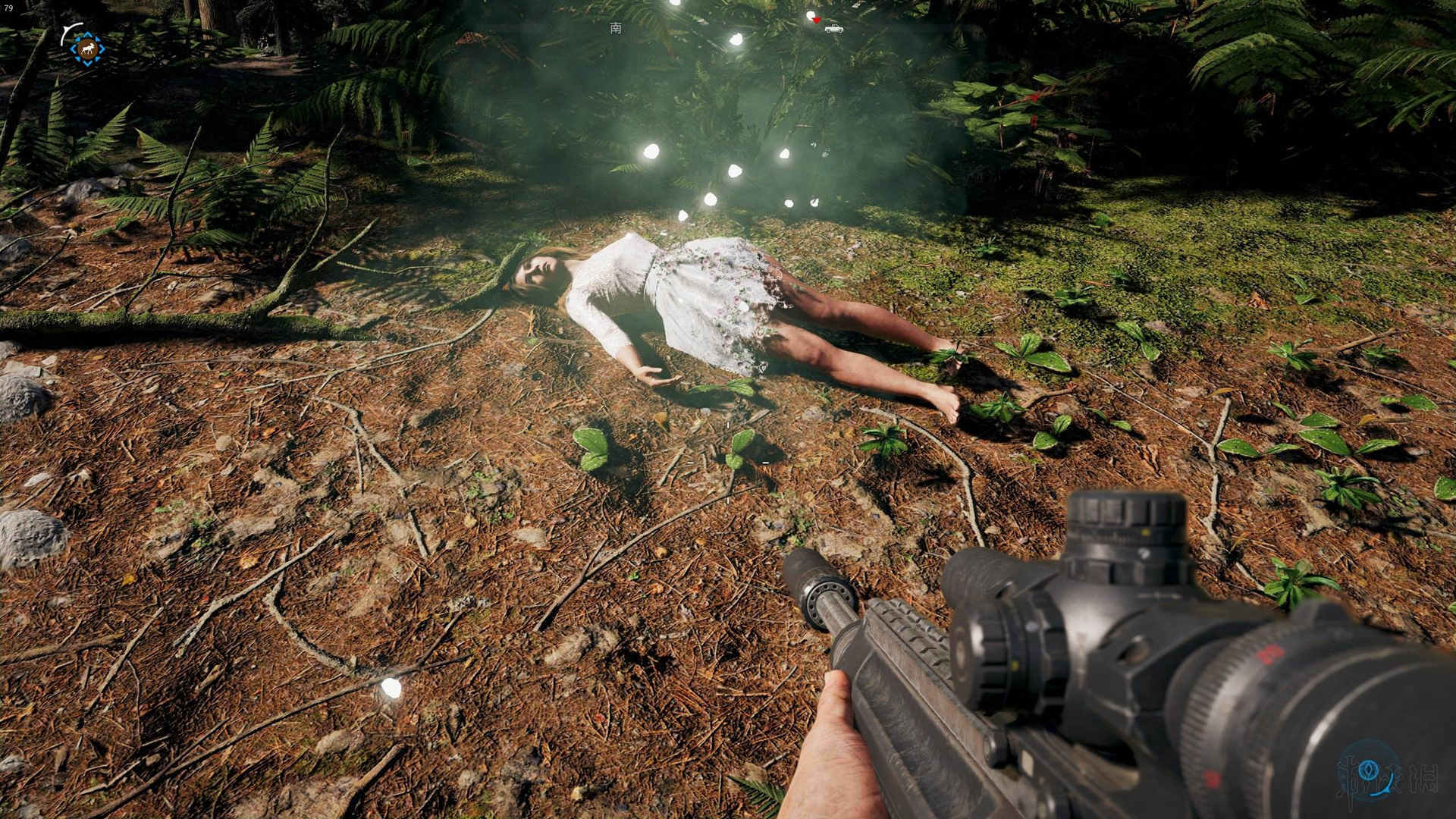The image size is (1456, 819).
Task: Click the red triangle compass marker
Action: [x=816, y=20]
